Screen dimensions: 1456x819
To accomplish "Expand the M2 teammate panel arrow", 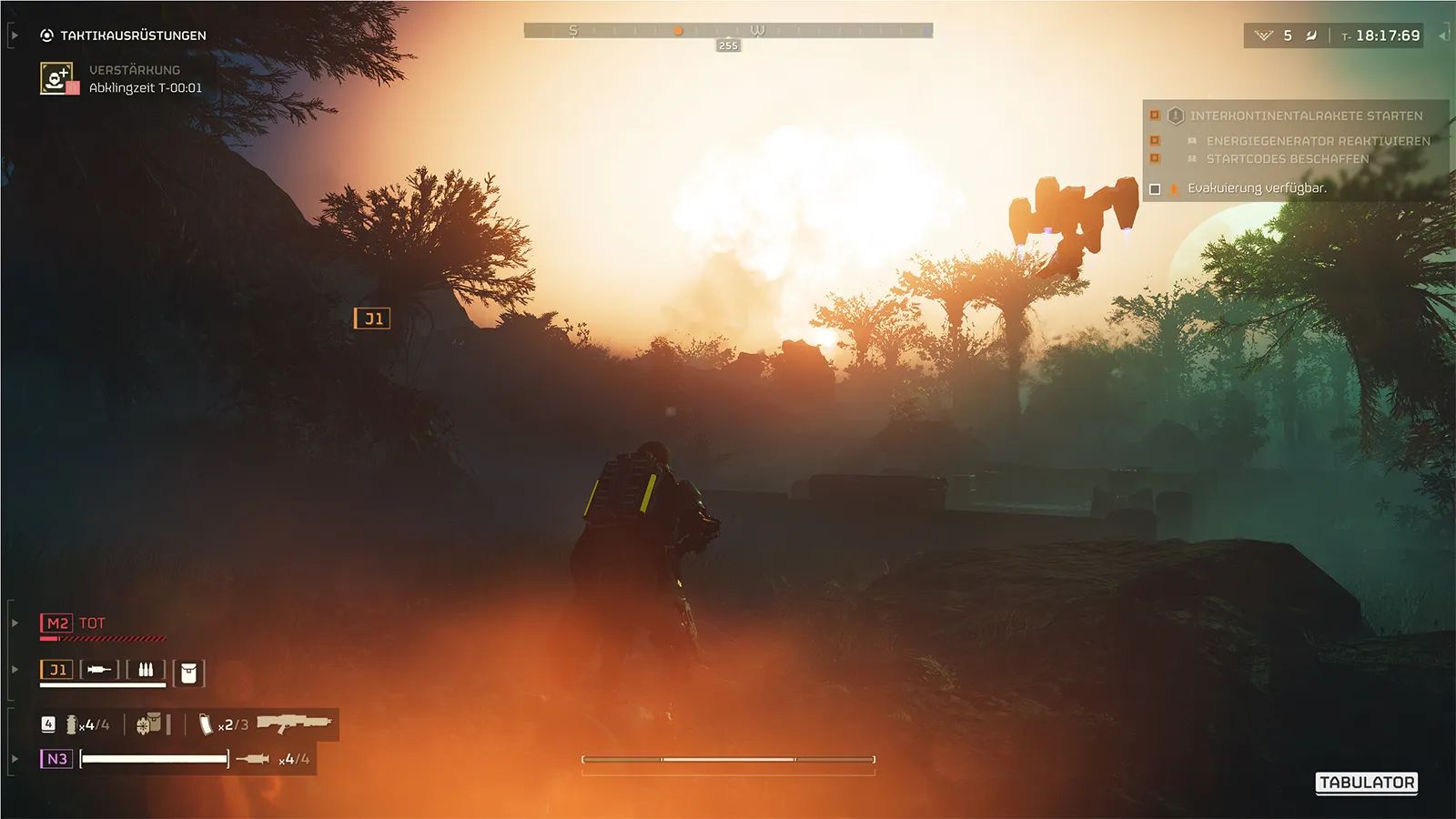I will click(15, 624).
